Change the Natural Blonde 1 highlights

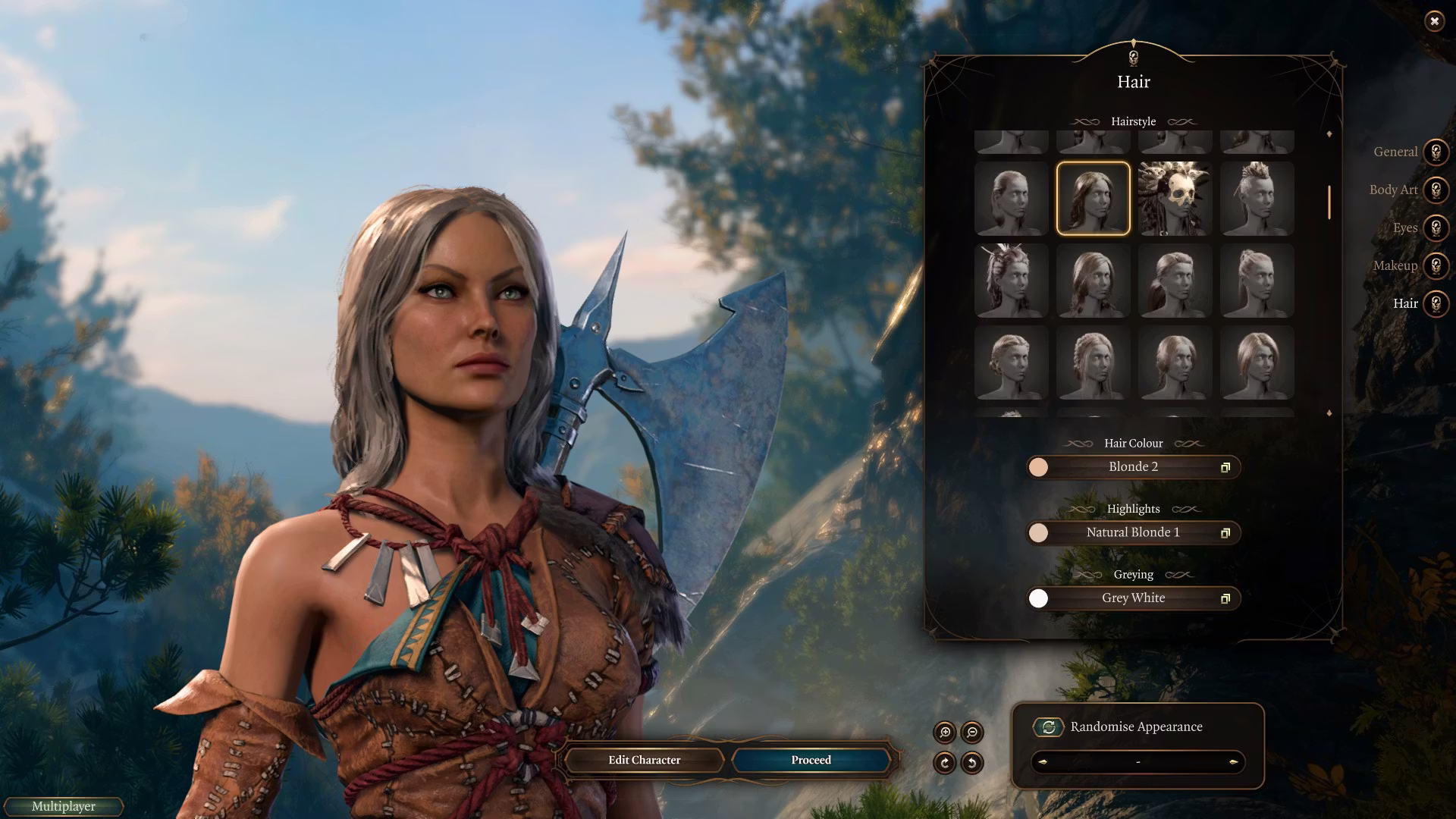1133,533
